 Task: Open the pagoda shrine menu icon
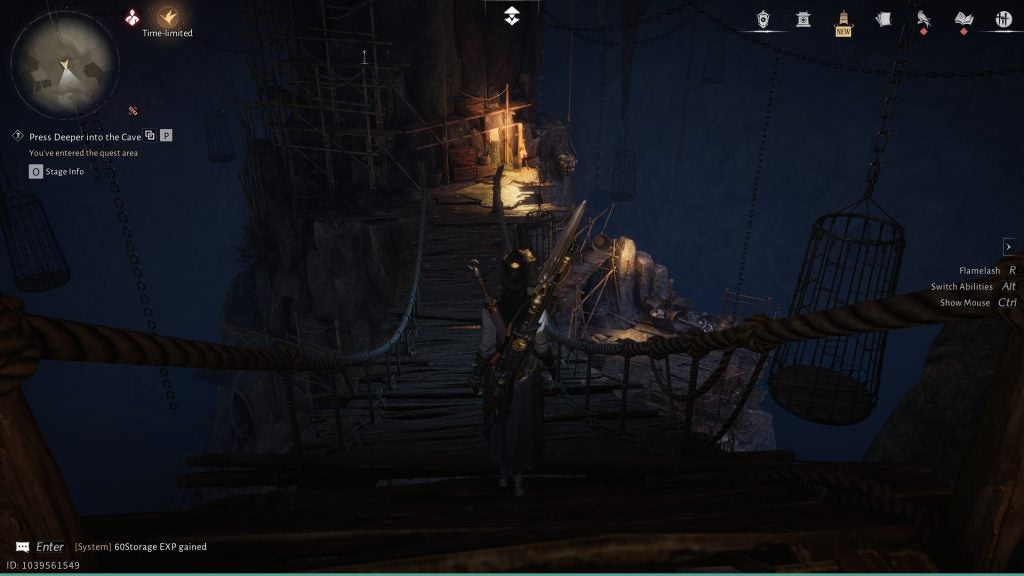tap(803, 19)
